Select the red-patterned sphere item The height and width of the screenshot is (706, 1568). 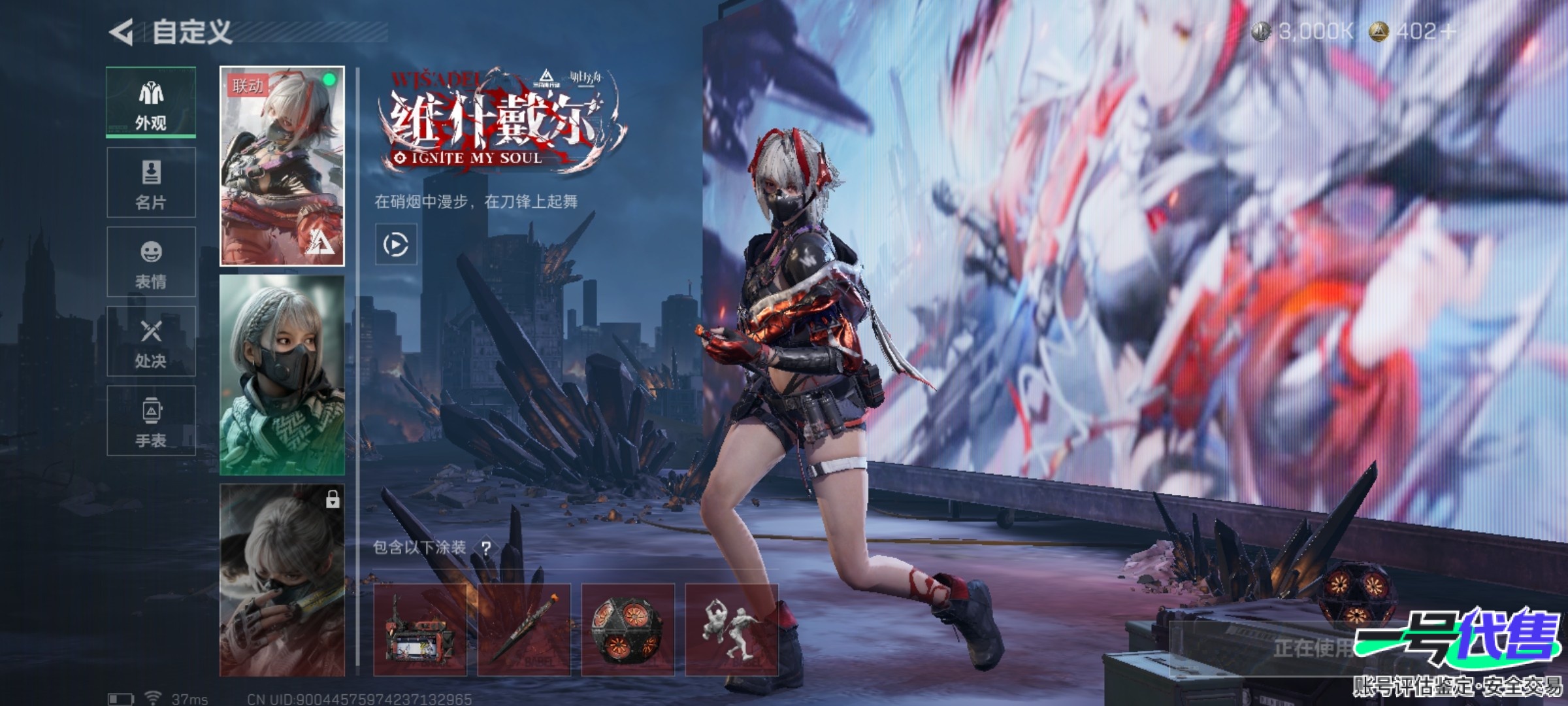pyautogui.click(x=628, y=630)
